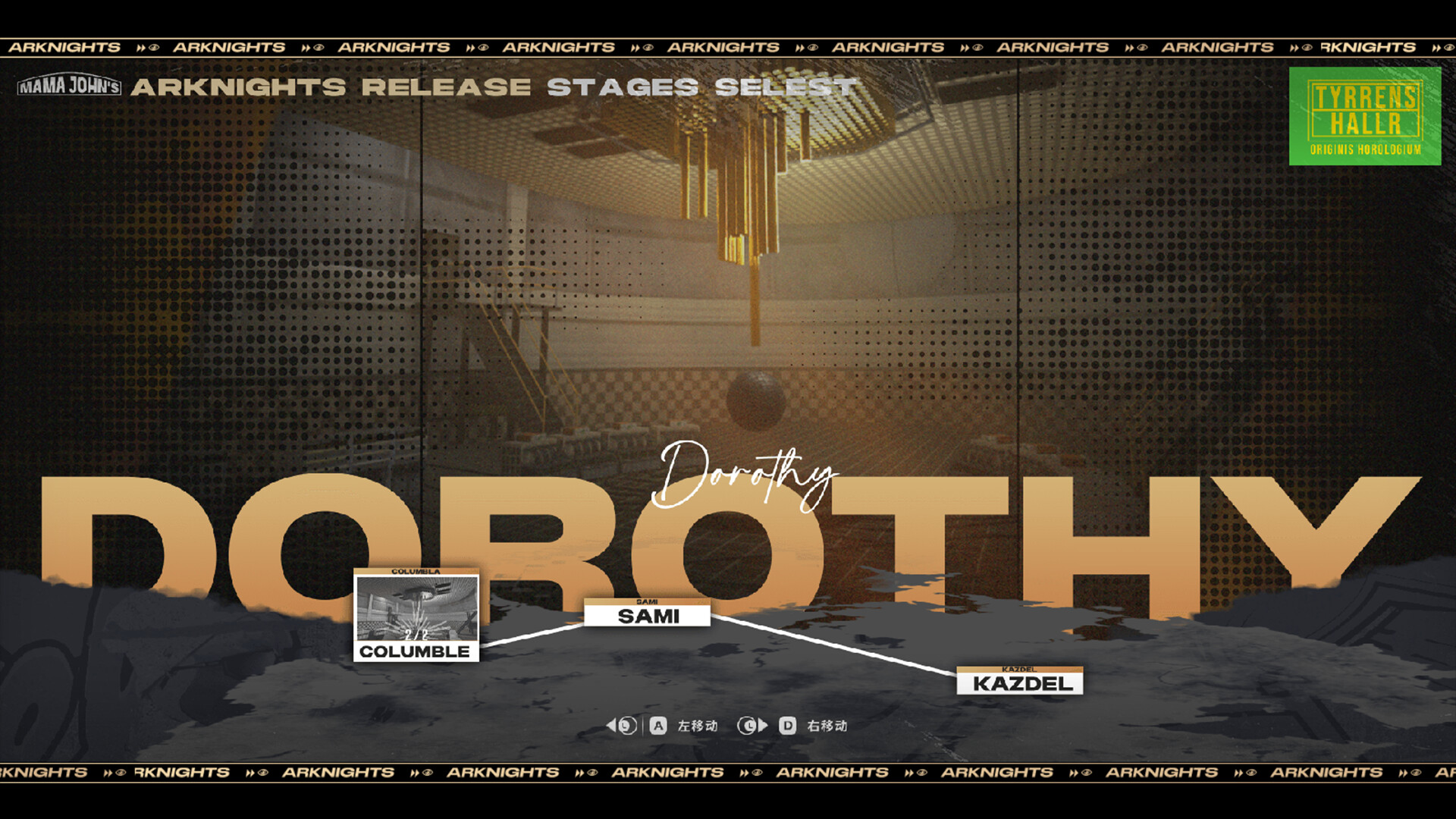Click the 2/2 stage progress indicator
The image size is (1456, 819).
tap(416, 635)
